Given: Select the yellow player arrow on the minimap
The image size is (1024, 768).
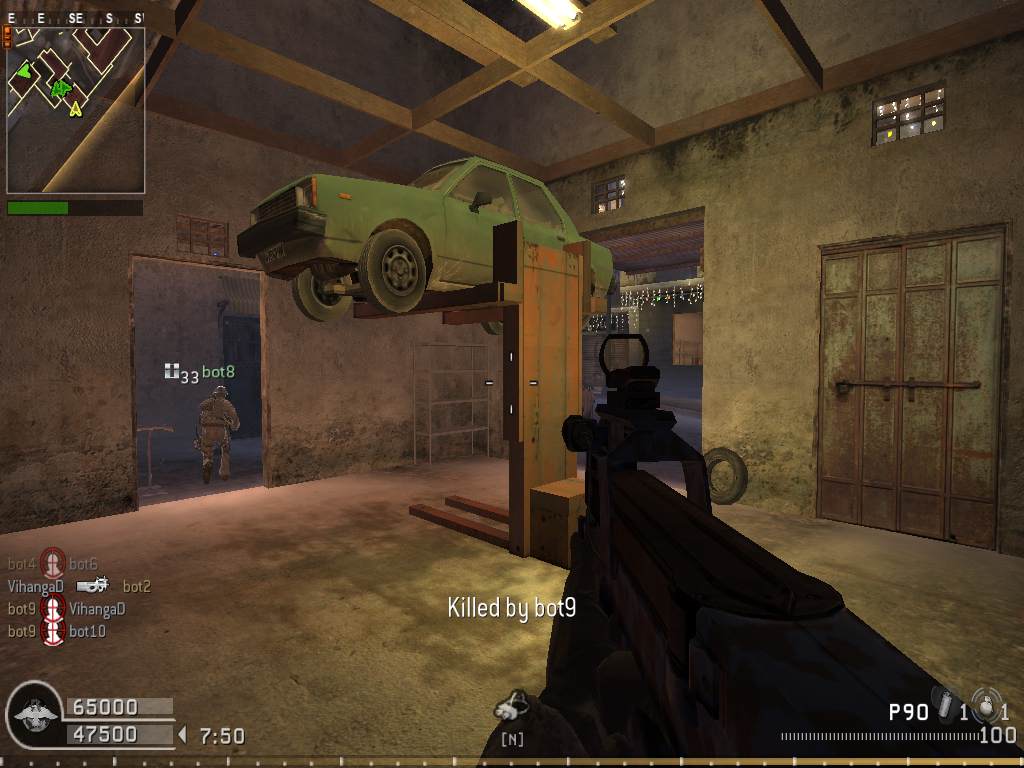Looking at the screenshot, I should click(x=75, y=108).
